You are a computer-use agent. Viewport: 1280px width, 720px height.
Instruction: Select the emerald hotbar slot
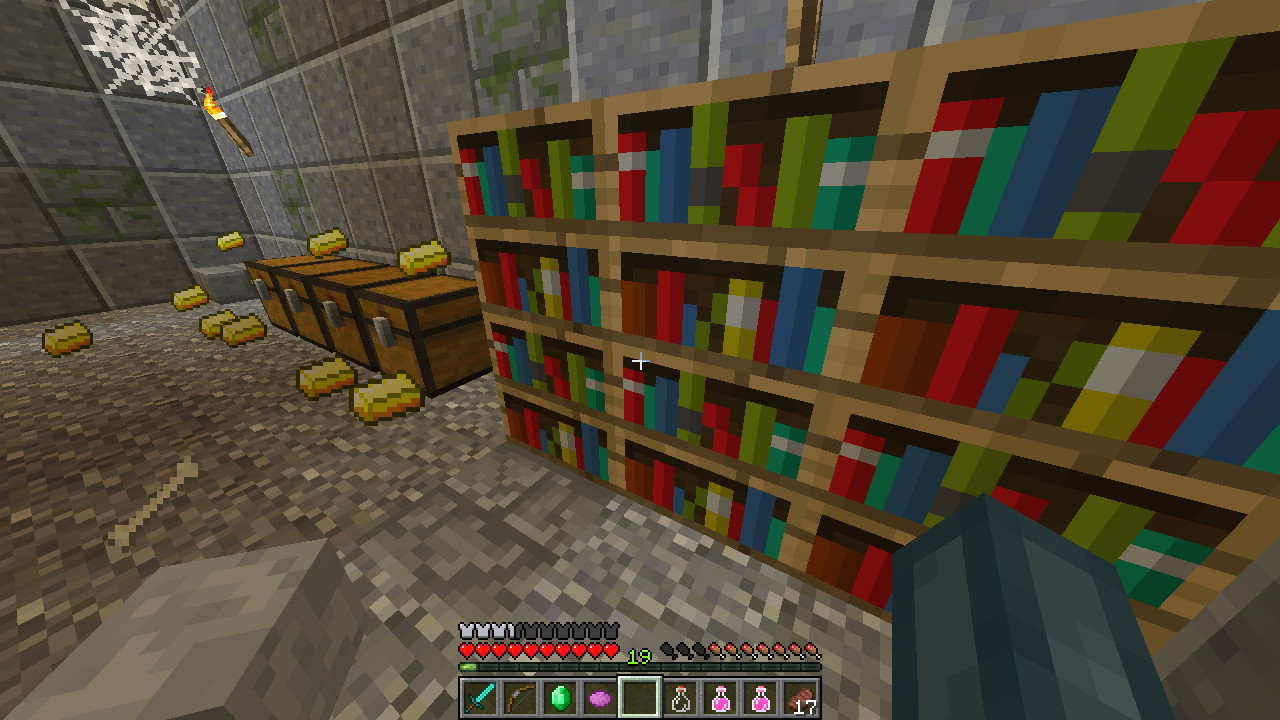[560, 698]
